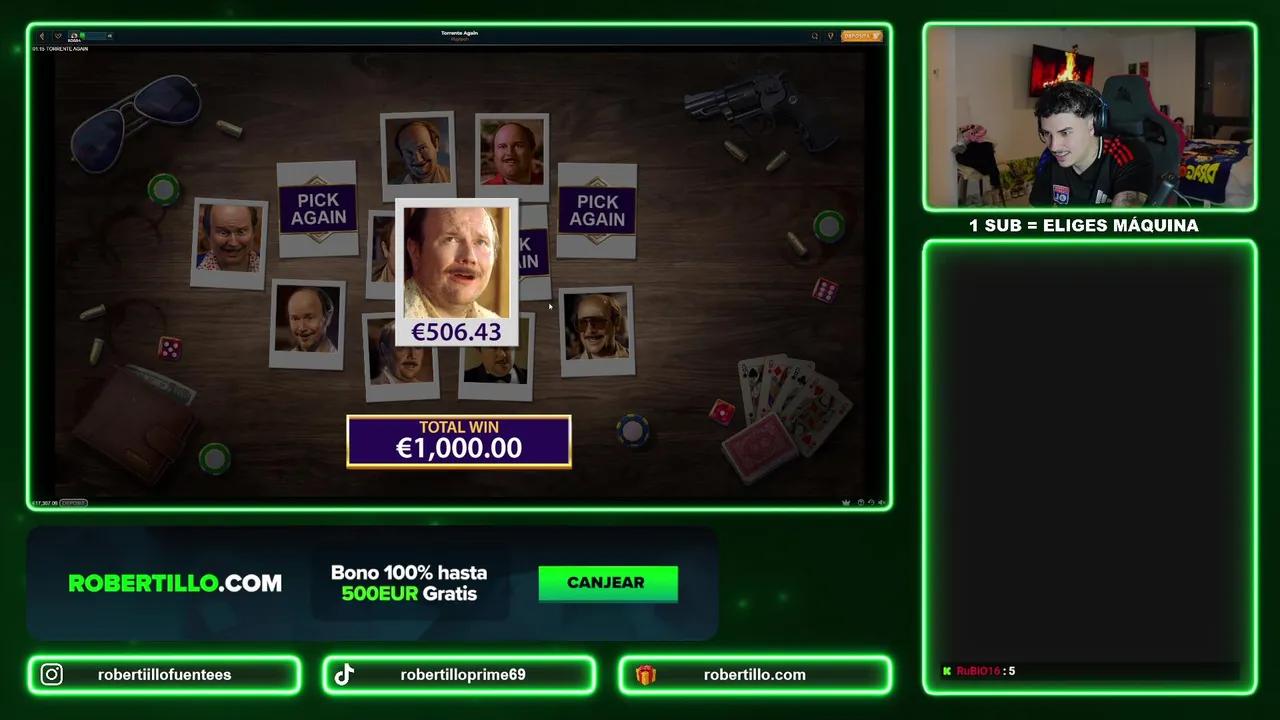Click the TikTok icon next to robertilloprime69
1280x720 pixels.
coord(345,674)
